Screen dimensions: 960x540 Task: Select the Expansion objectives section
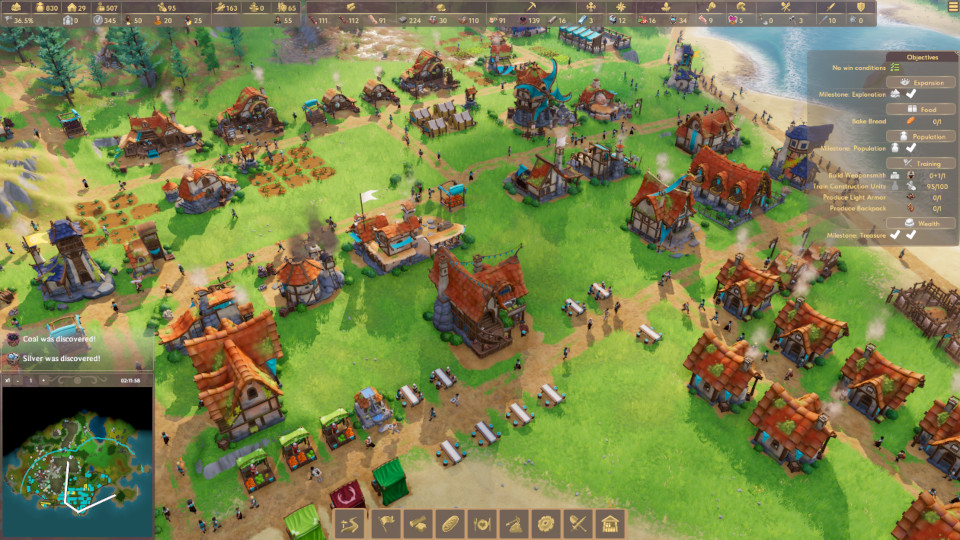[x=922, y=82]
